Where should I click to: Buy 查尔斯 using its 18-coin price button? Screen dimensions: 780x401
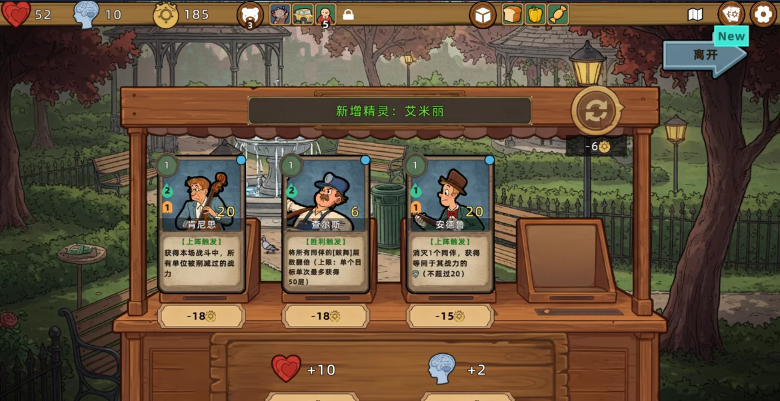point(326,316)
